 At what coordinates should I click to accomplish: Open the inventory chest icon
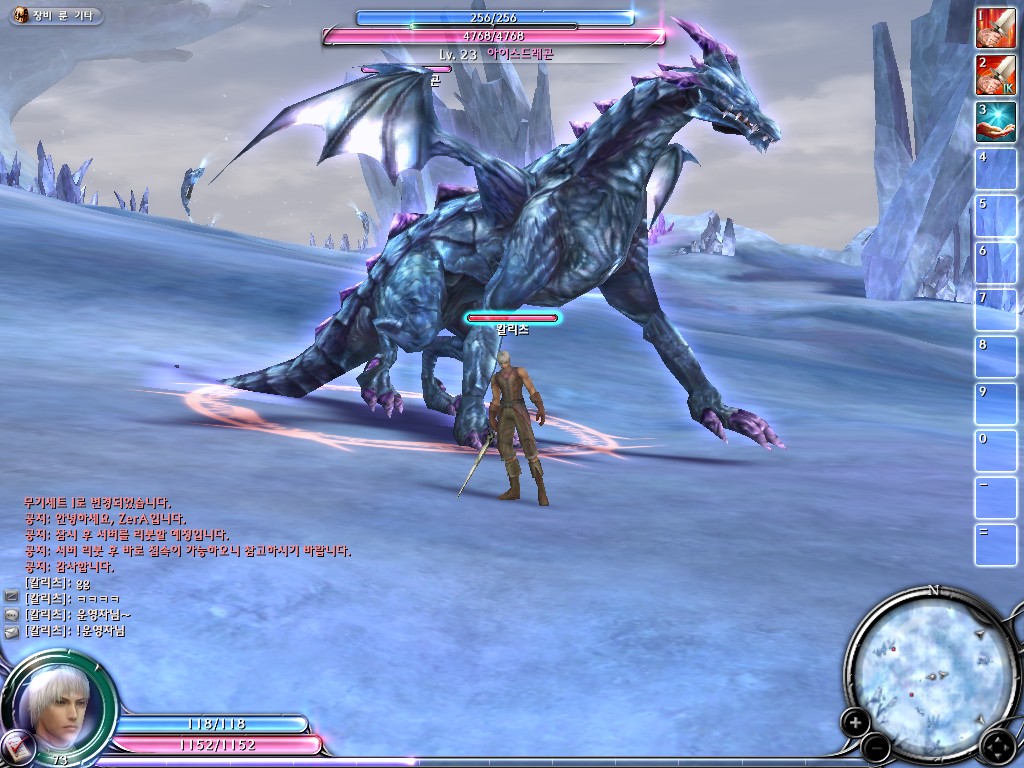point(20,16)
